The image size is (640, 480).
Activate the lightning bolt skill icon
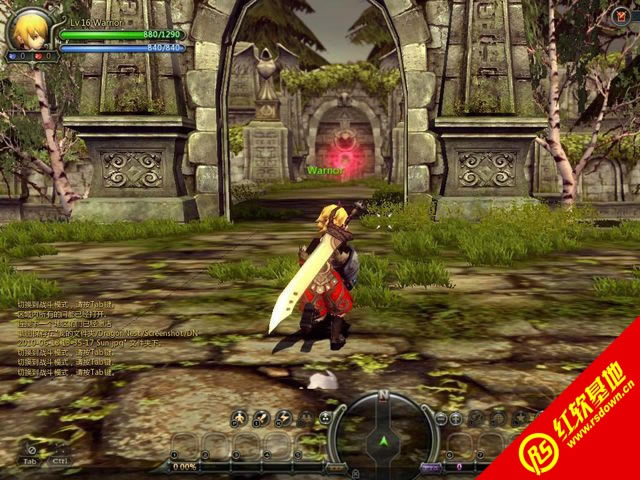[282, 418]
